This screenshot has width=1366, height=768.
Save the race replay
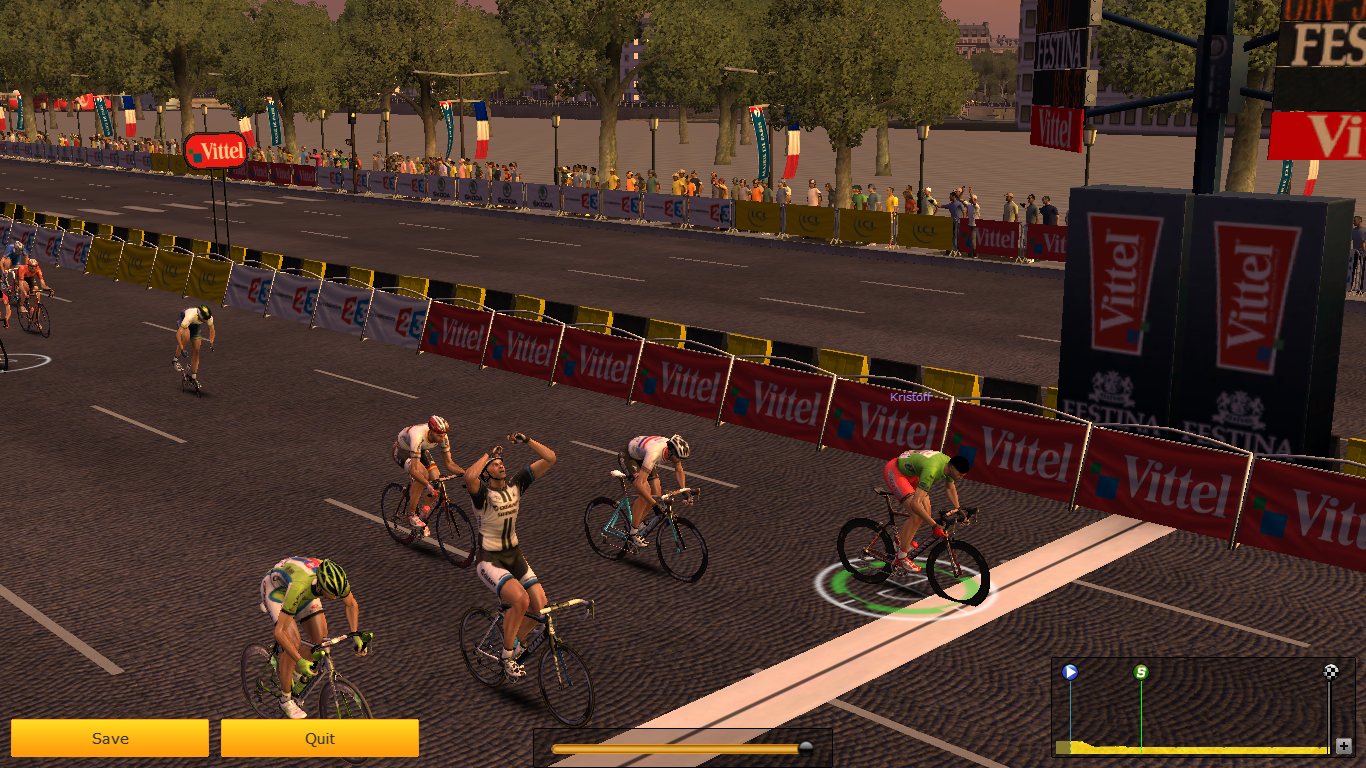[110, 738]
